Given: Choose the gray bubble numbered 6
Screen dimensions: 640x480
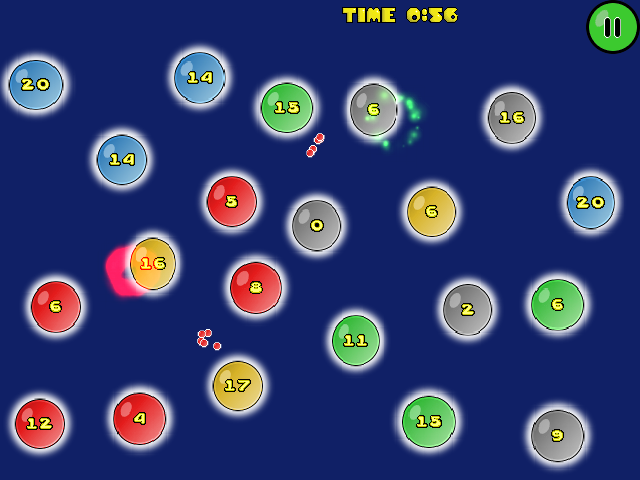Looking at the screenshot, I should pyautogui.click(x=373, y=109).
